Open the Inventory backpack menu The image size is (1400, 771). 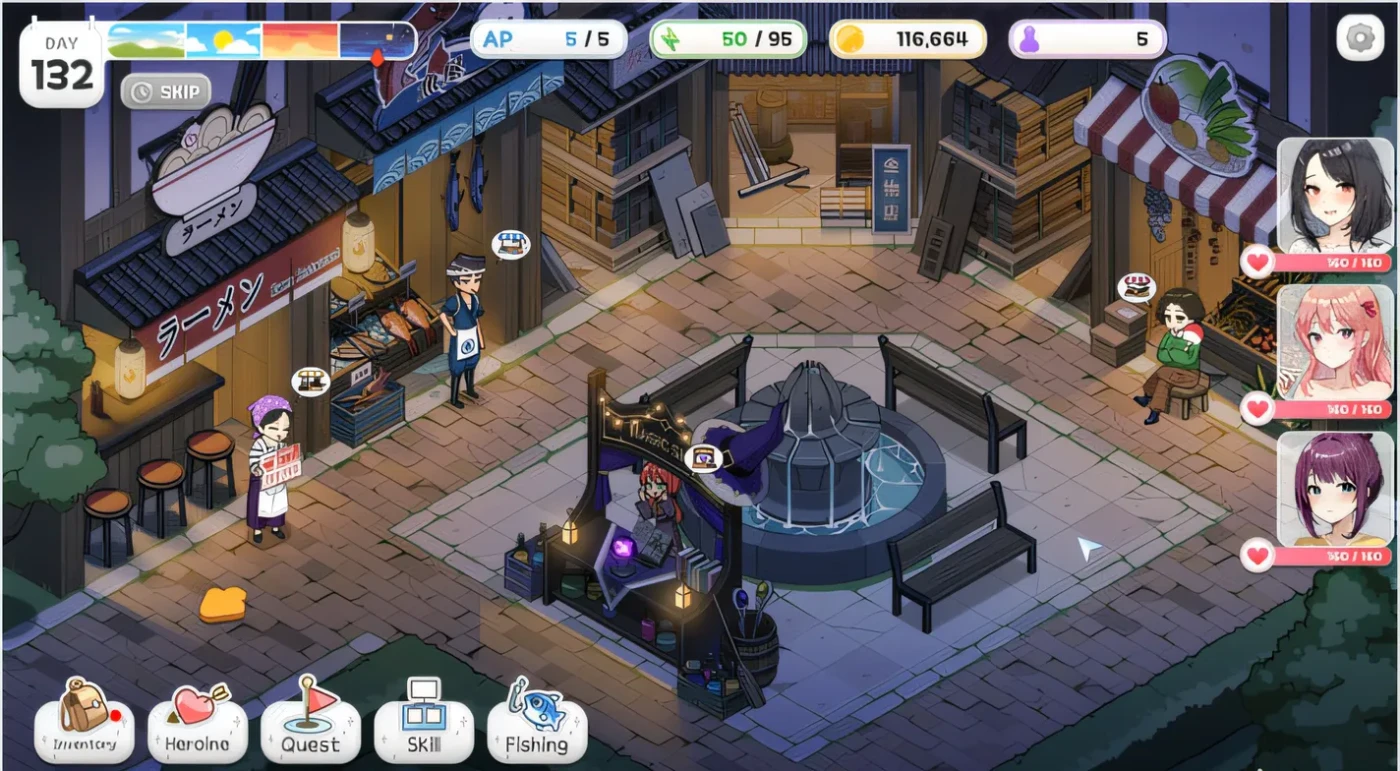(x=84, y=719)
